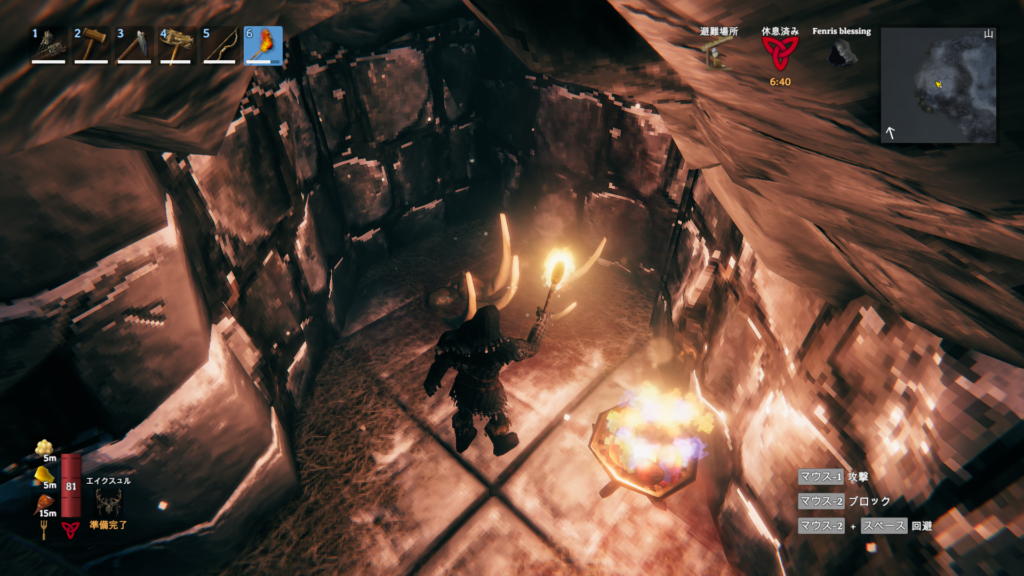Open the mountain minimap
The image size is (1024, 576).
tap(938, 85)
